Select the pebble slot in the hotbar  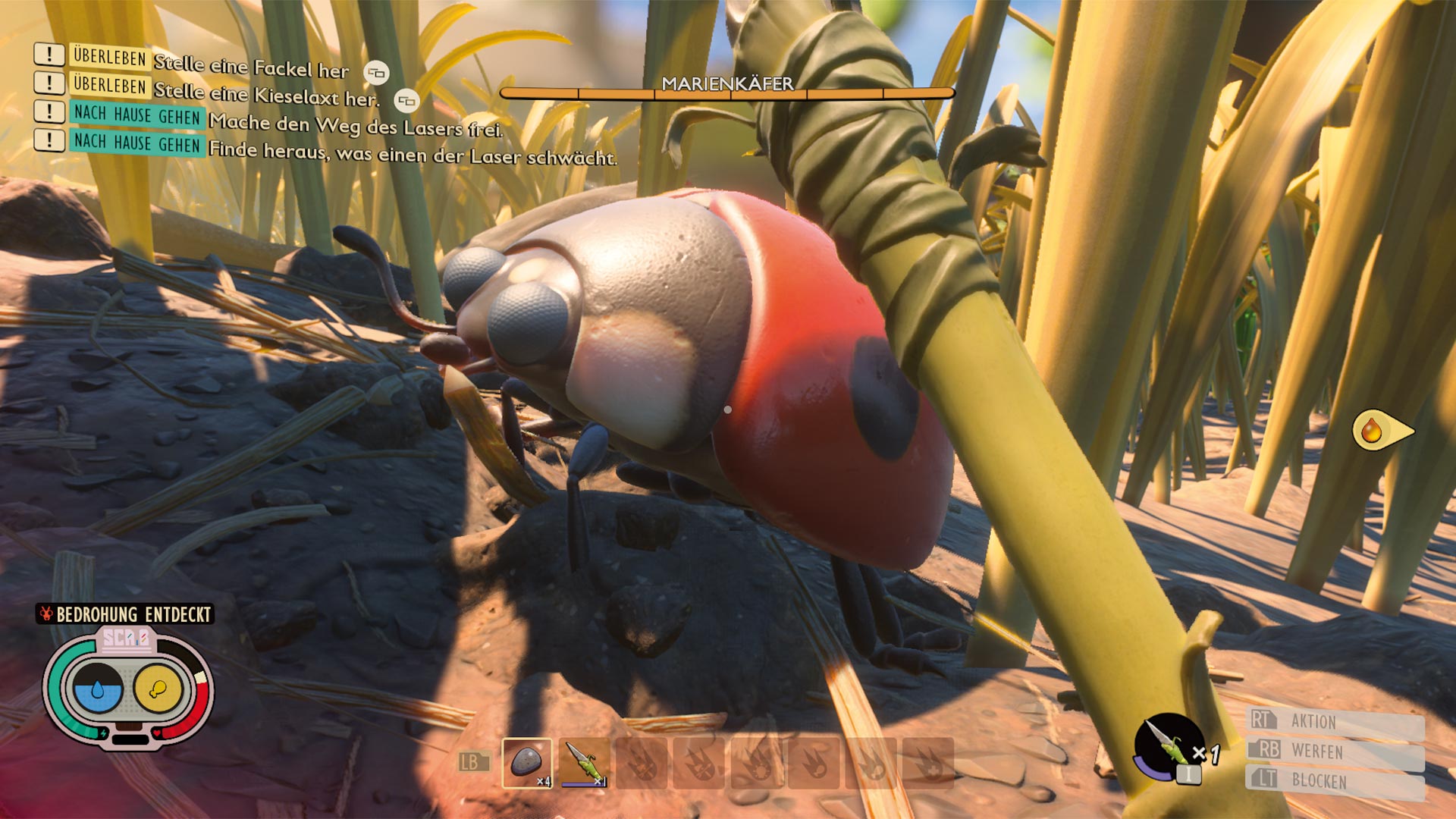tap(527, 763)
